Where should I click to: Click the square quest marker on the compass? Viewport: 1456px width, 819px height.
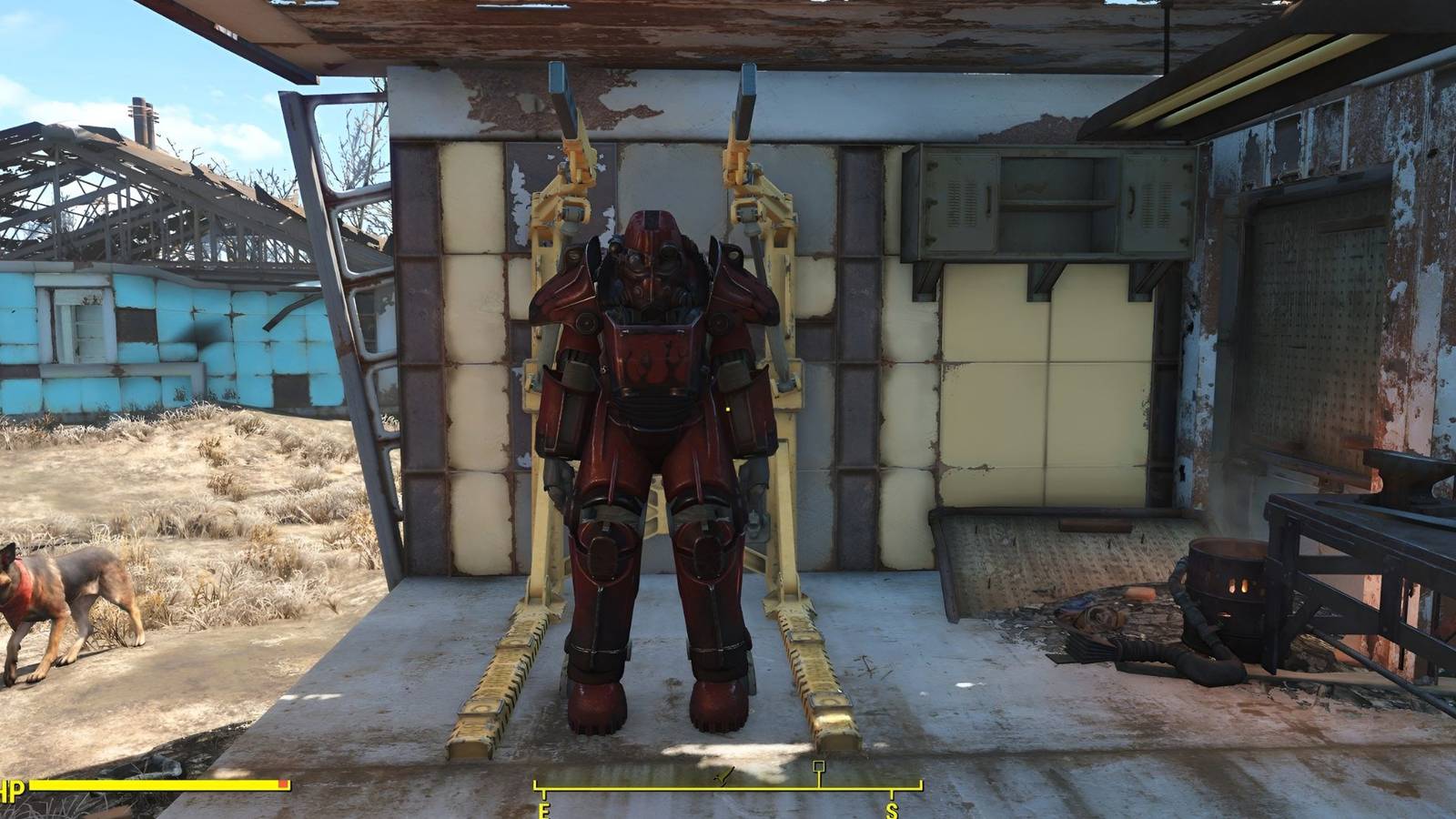click(821, 767)
